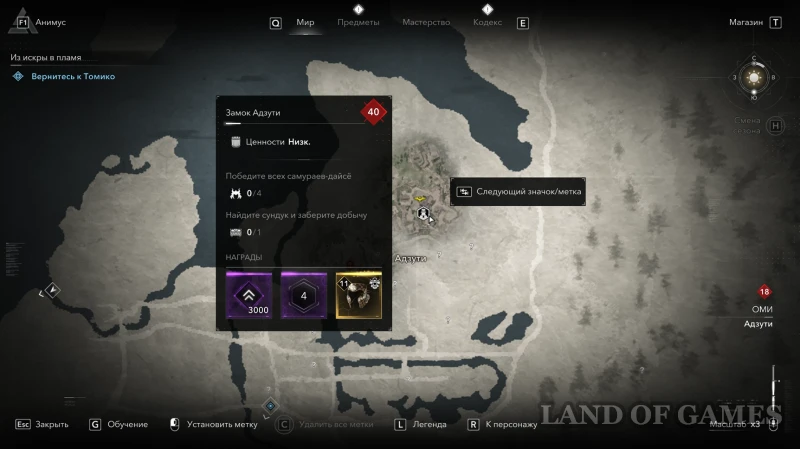
Task: Choose Следующий значок/метка option
Action: pos(529,191)
